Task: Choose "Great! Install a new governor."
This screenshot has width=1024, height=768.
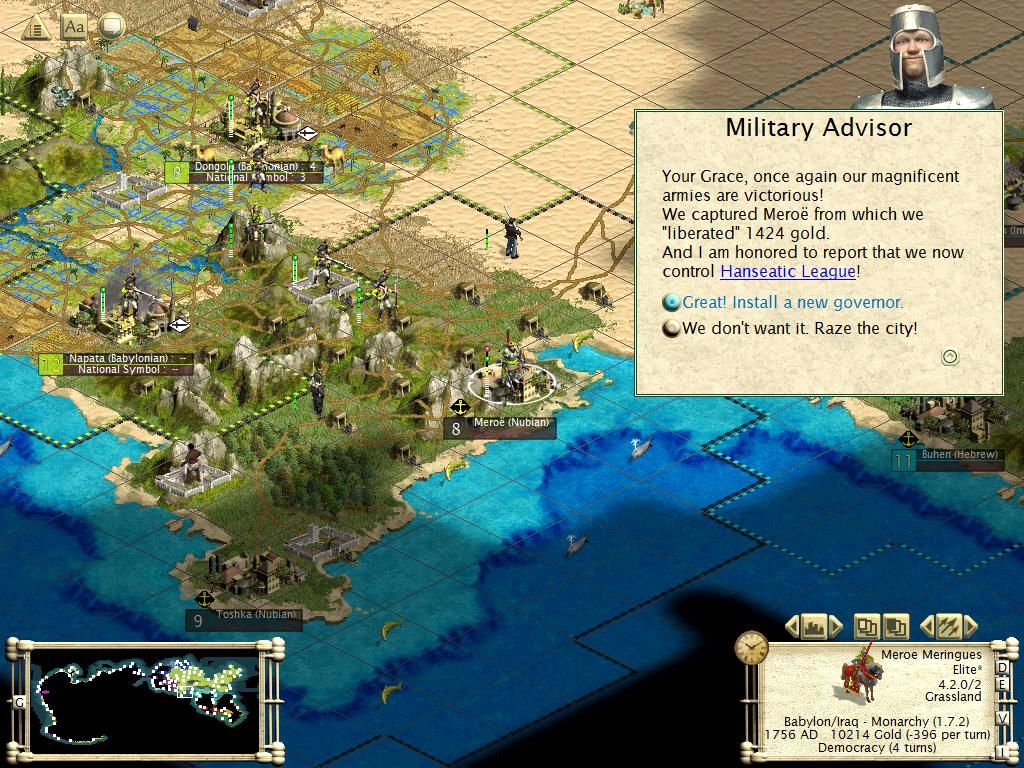Action: (x=792, y=302)
